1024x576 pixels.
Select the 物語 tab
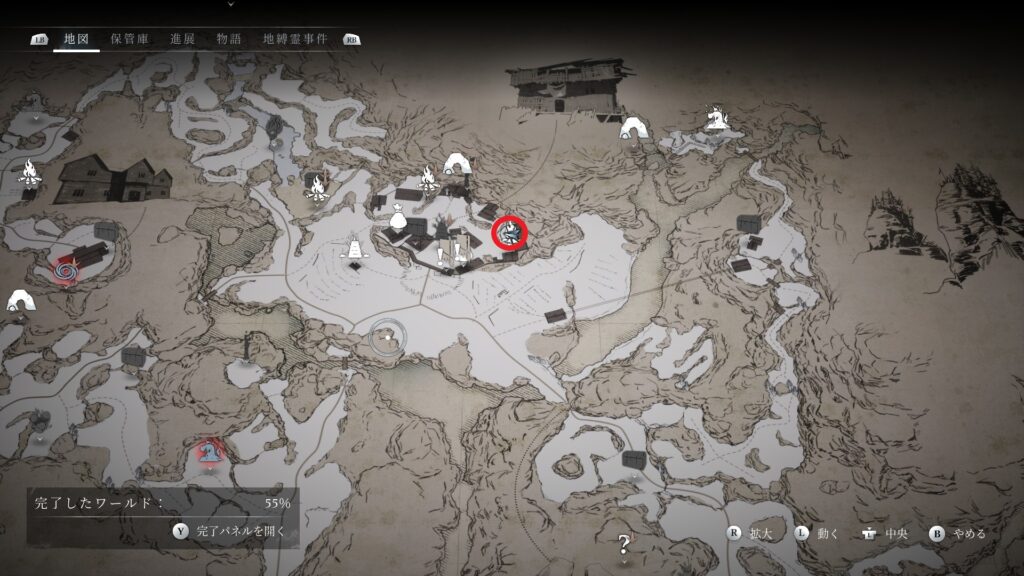pos(229,39)
